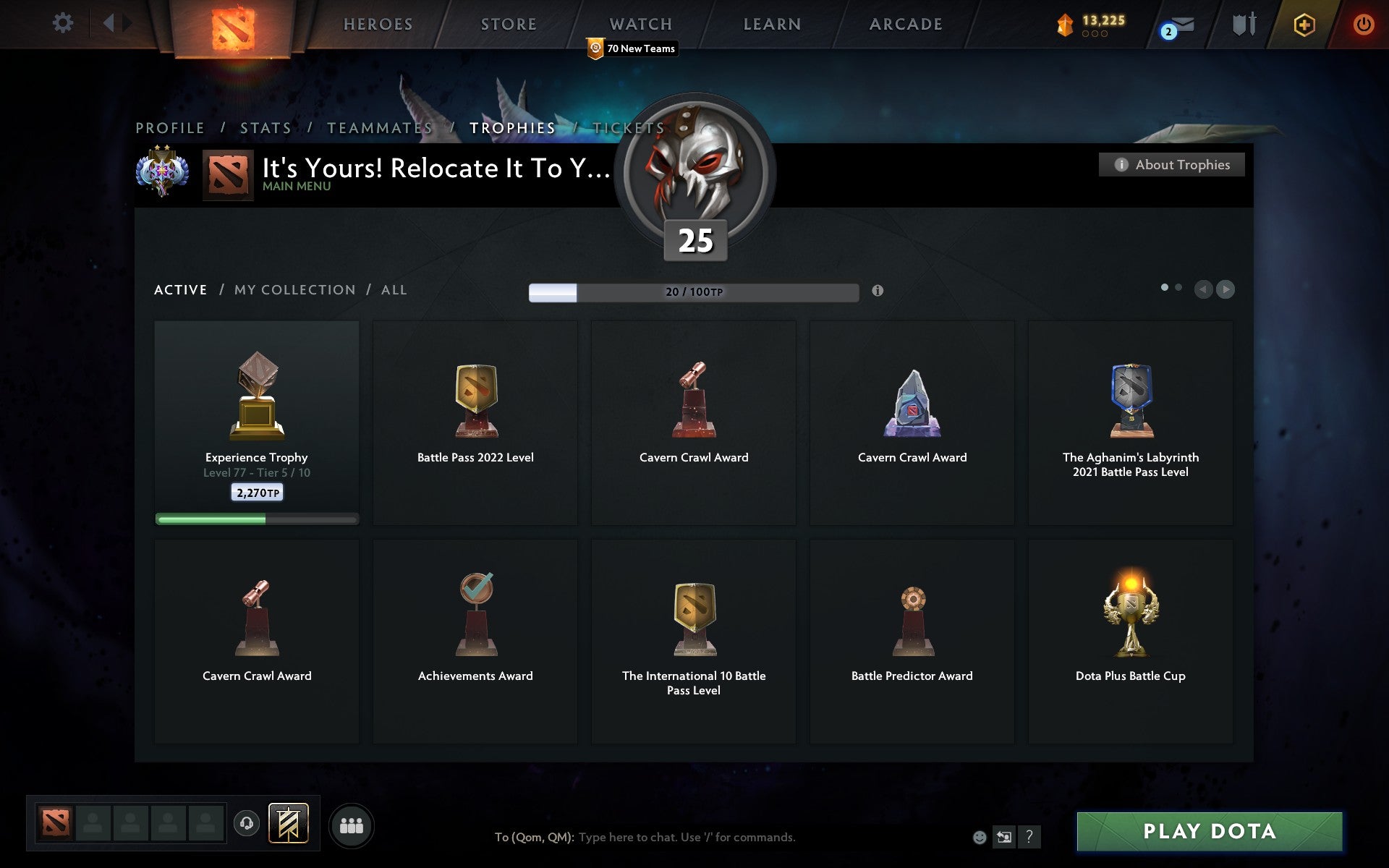Advance to the next trophy page arrow
1389x868 pixels.
1225,289
